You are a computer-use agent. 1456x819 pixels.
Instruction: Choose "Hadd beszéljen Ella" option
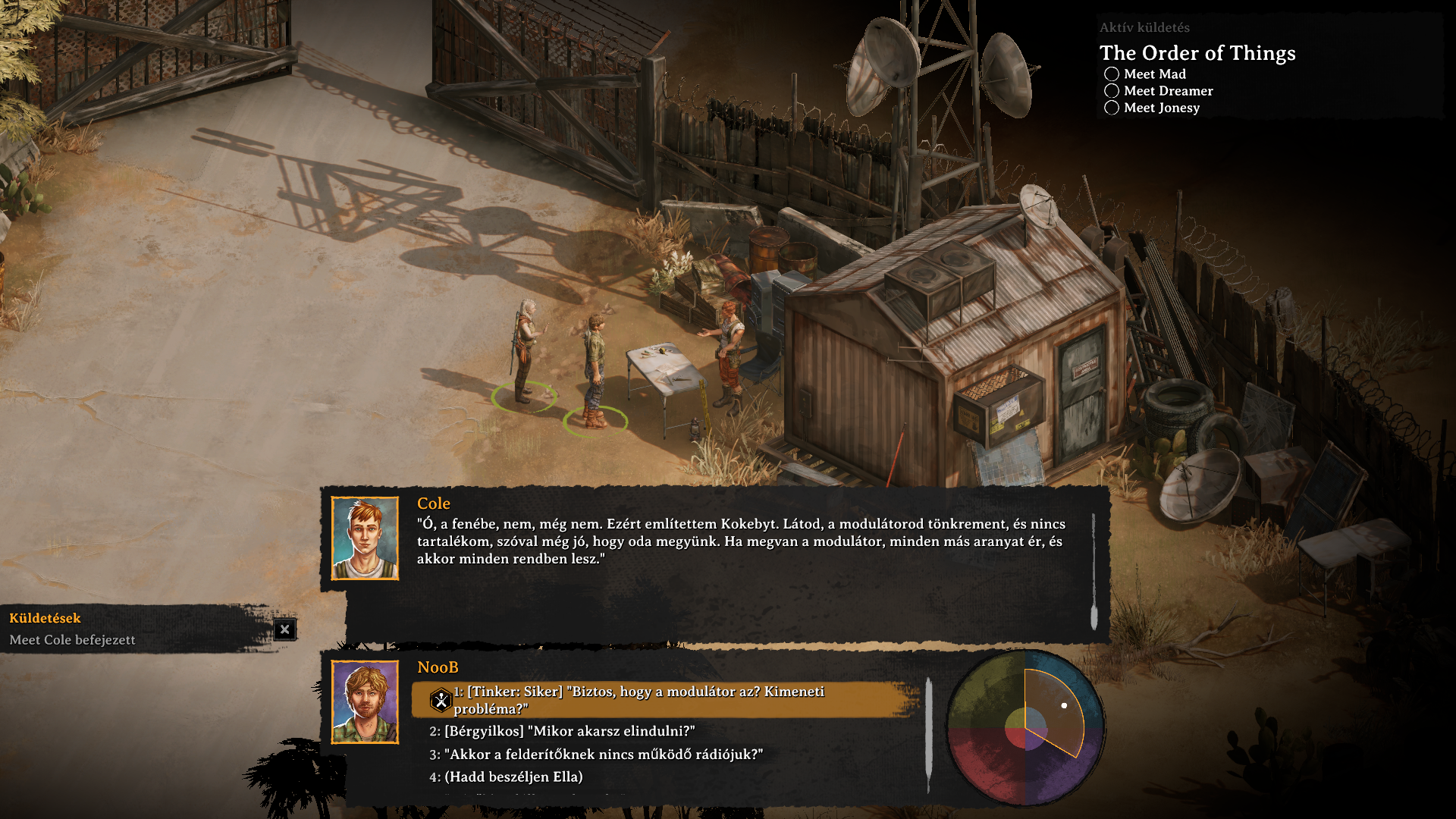click(513, 777)
